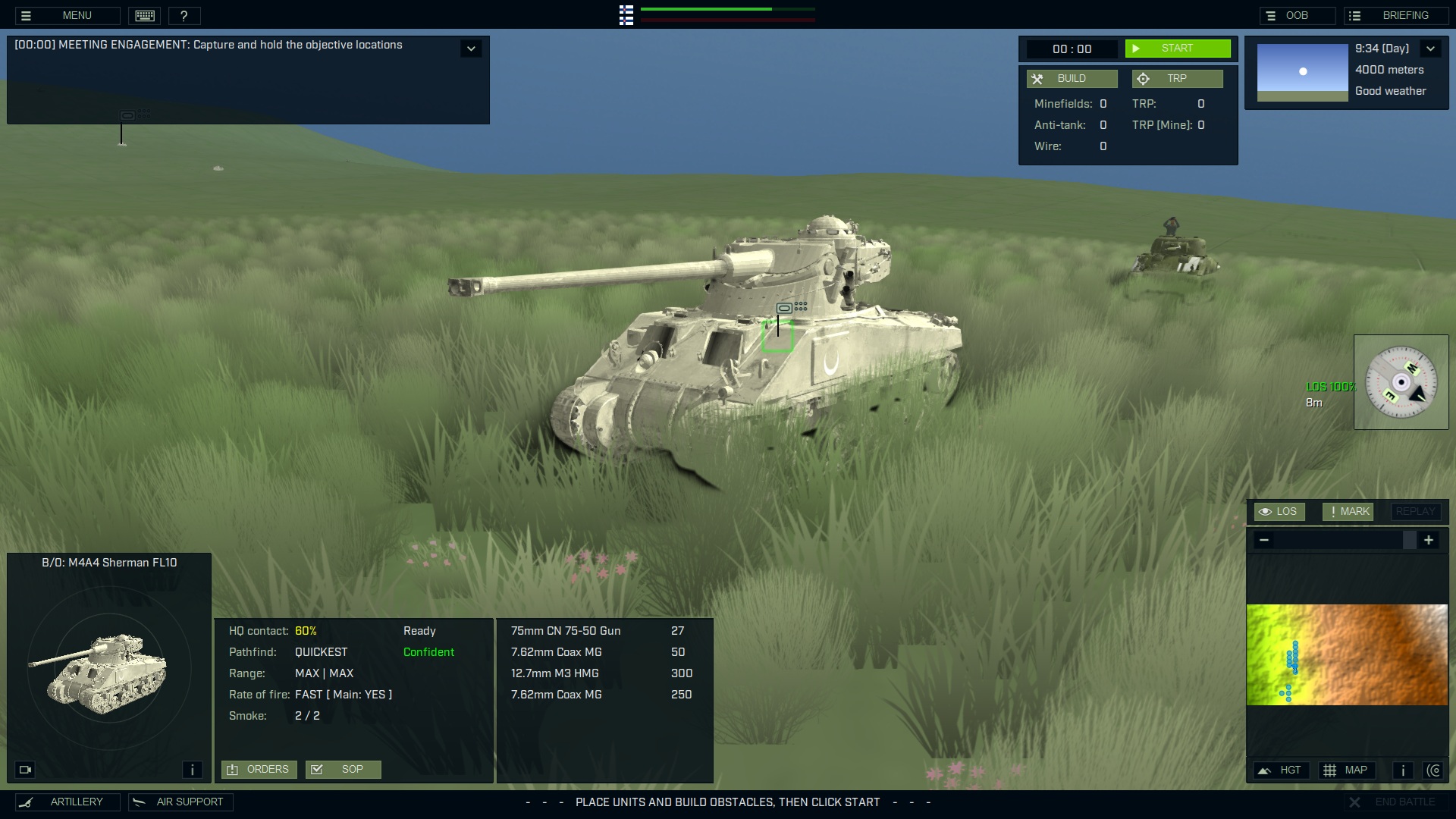Expand the objective message dropdown arrow
This screenshot has height=819, width=1456.
tap(471, 48)
